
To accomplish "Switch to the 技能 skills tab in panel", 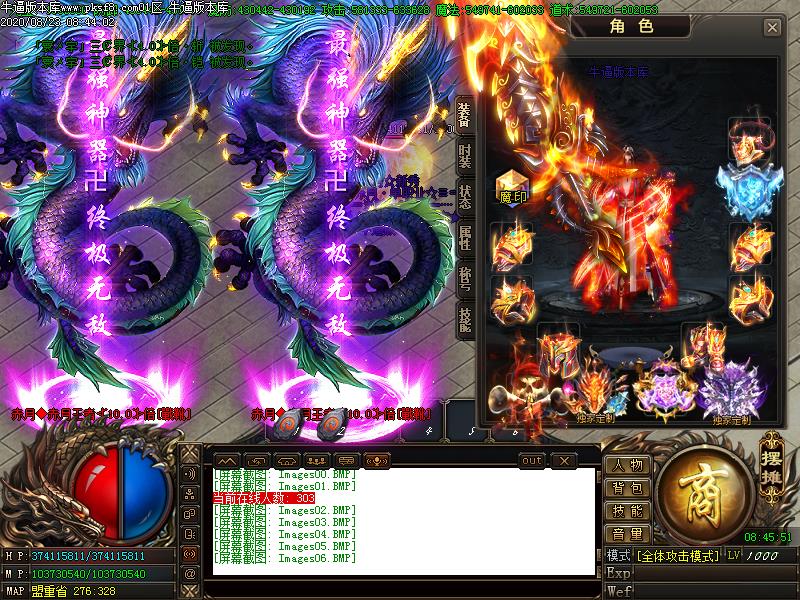I will (x=465, y=316).
